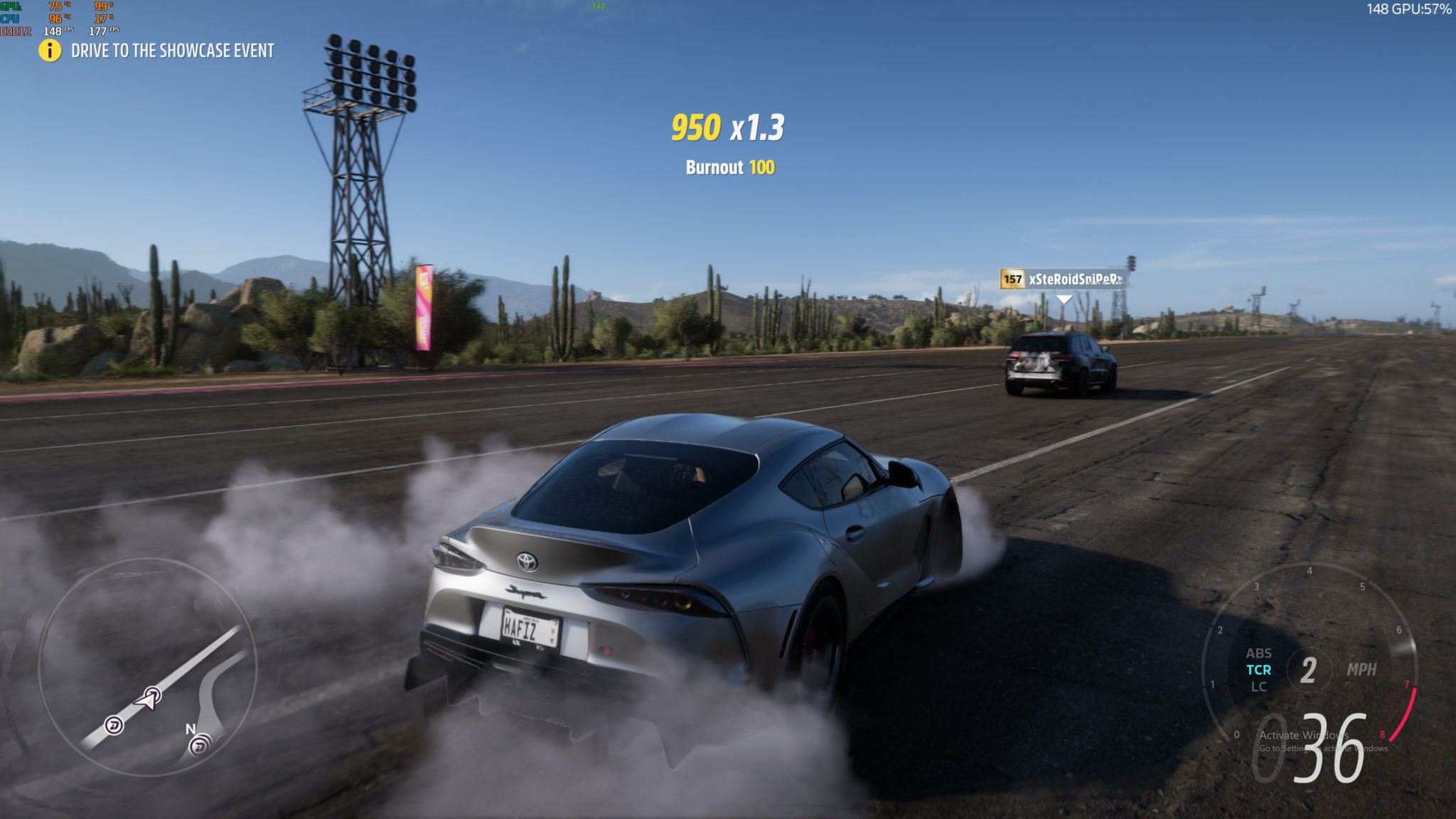This screenshot has height=819, width=1456.
Task: Click the yellow info icon beside the objective
Action: pos(50,50)
